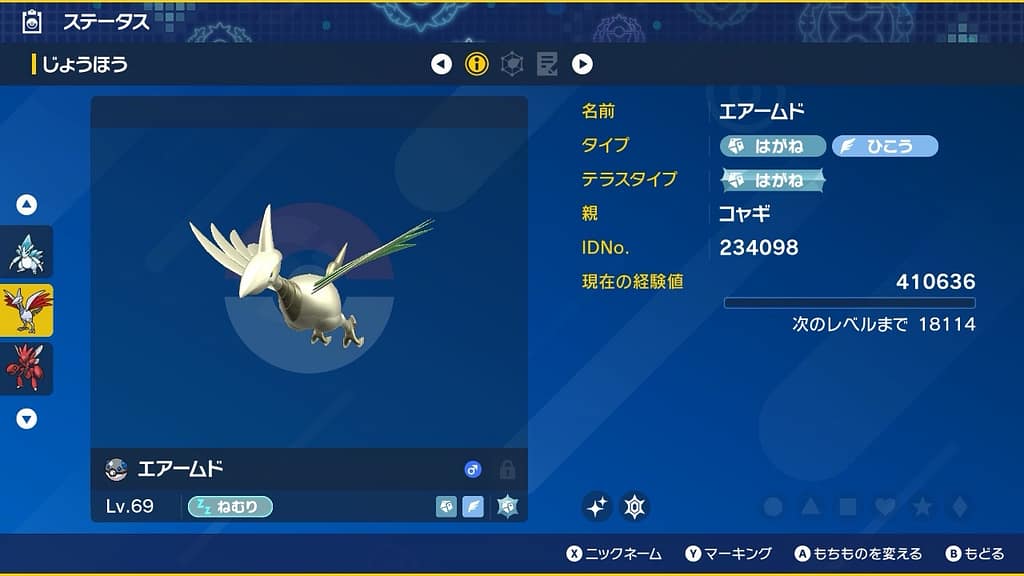Click the sparkle ribbon mark icon
The height and width of the screenshot is (576, 1024).
[x=597, y=507]
